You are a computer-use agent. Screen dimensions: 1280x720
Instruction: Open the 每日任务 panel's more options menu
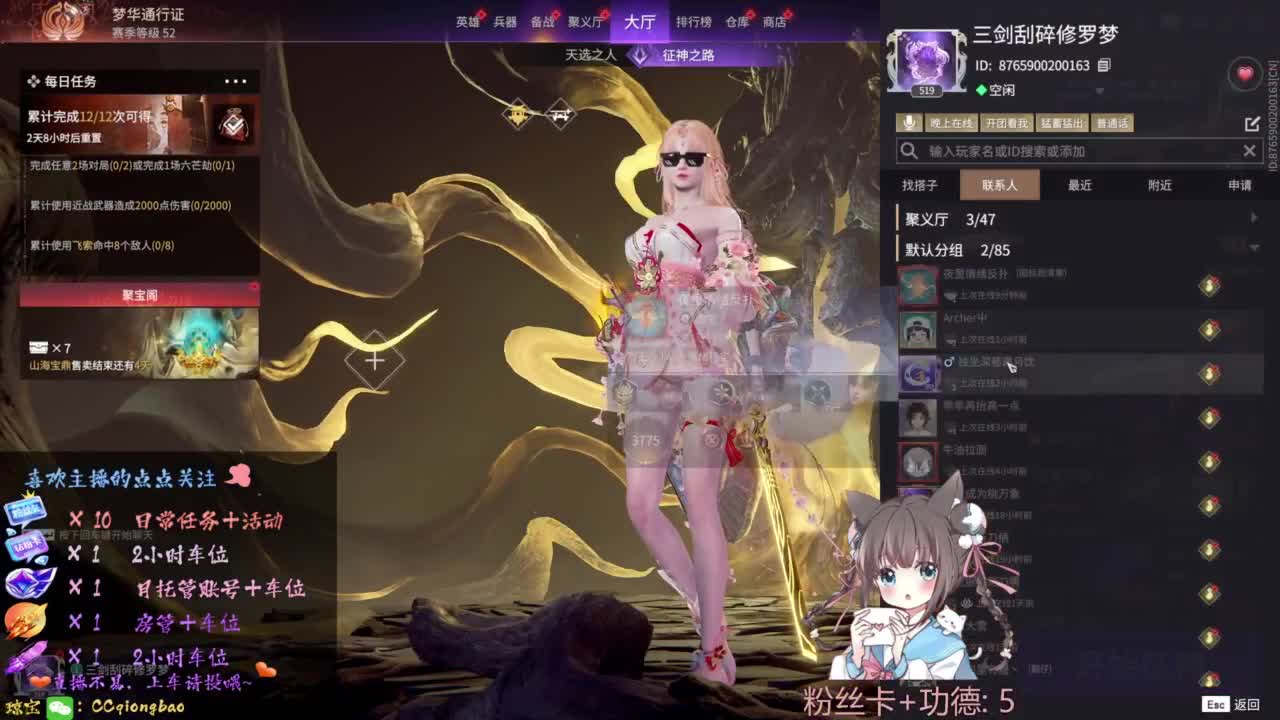pyautogui.click(x=233, y=82)
